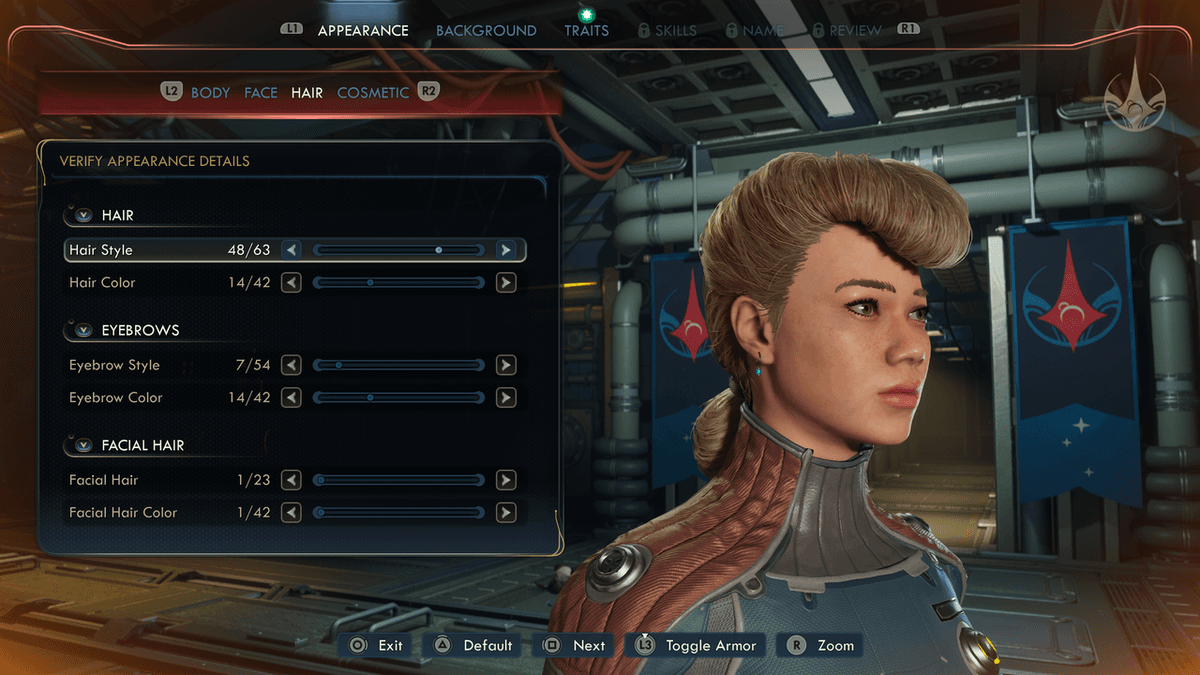Show the Cosmetic sub-tab
The width and height of the screenshot is (1200, 675).
[373, 92]
